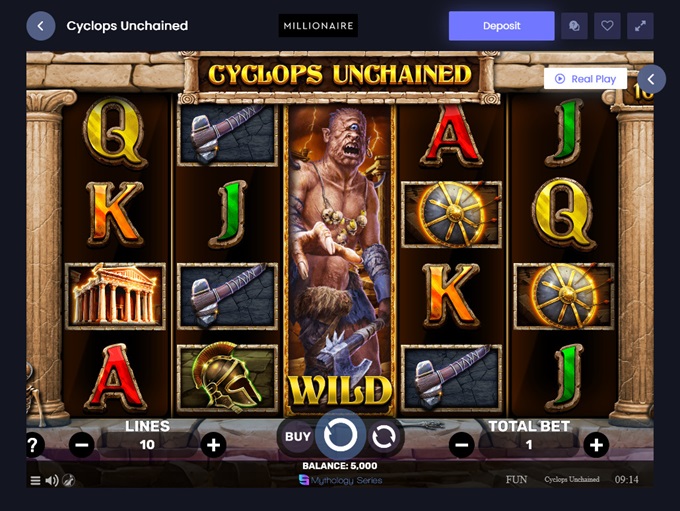Toggle the sound speaker icon
680x511 pixels.
(51, 481)
